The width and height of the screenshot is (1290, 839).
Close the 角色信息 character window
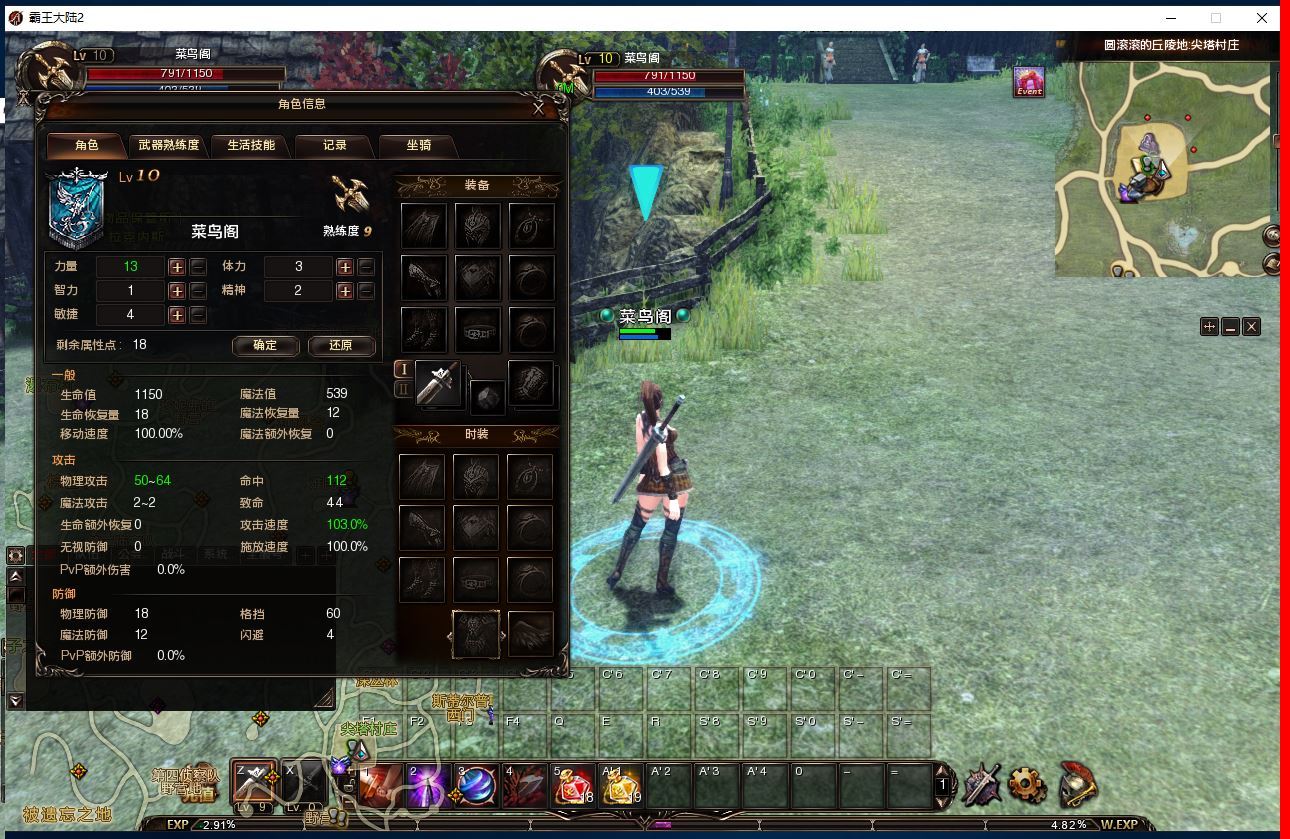pyautogui.click(x=539, y=109)
